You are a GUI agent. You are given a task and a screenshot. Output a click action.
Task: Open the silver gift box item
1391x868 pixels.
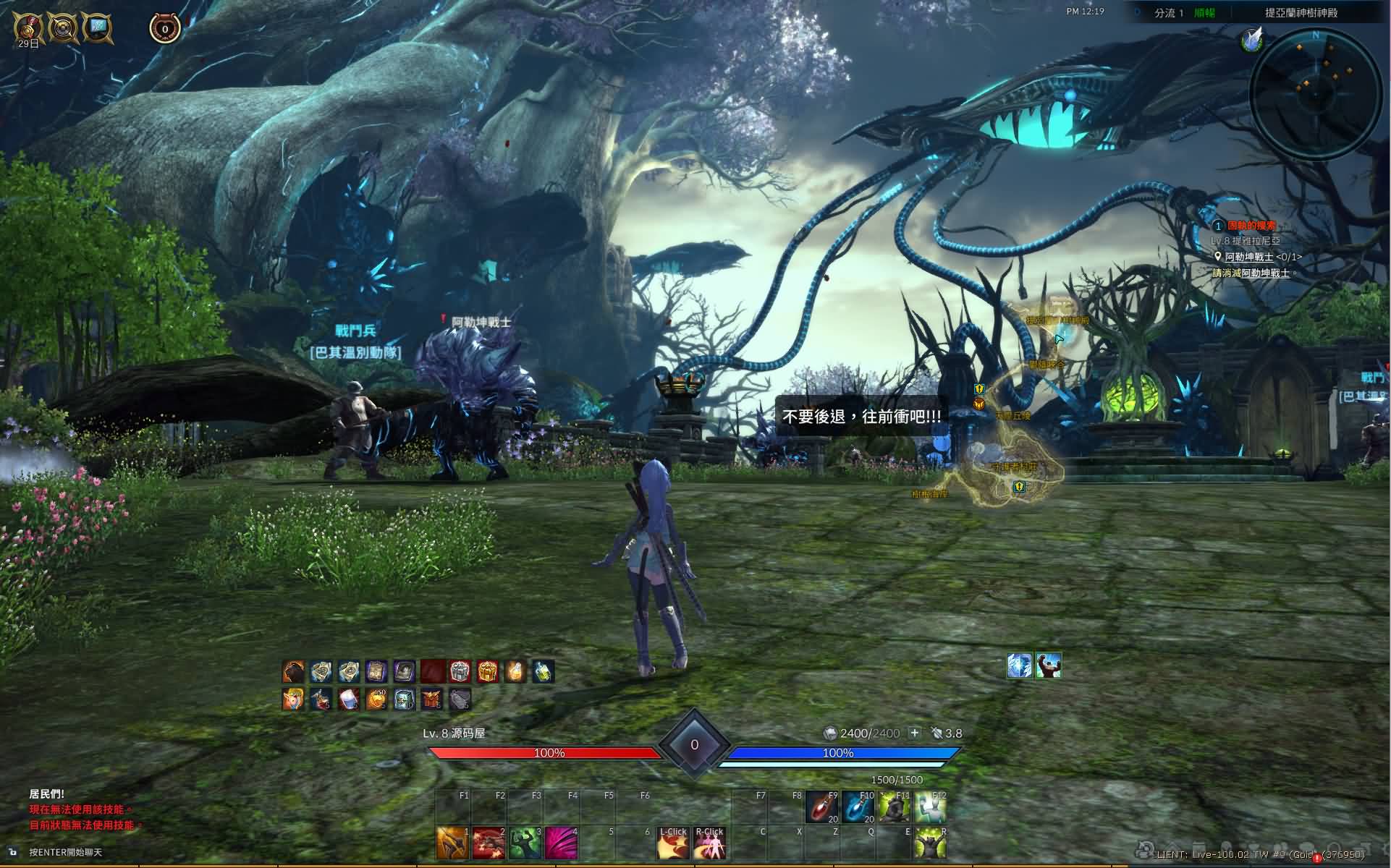[x=460, y=672]
